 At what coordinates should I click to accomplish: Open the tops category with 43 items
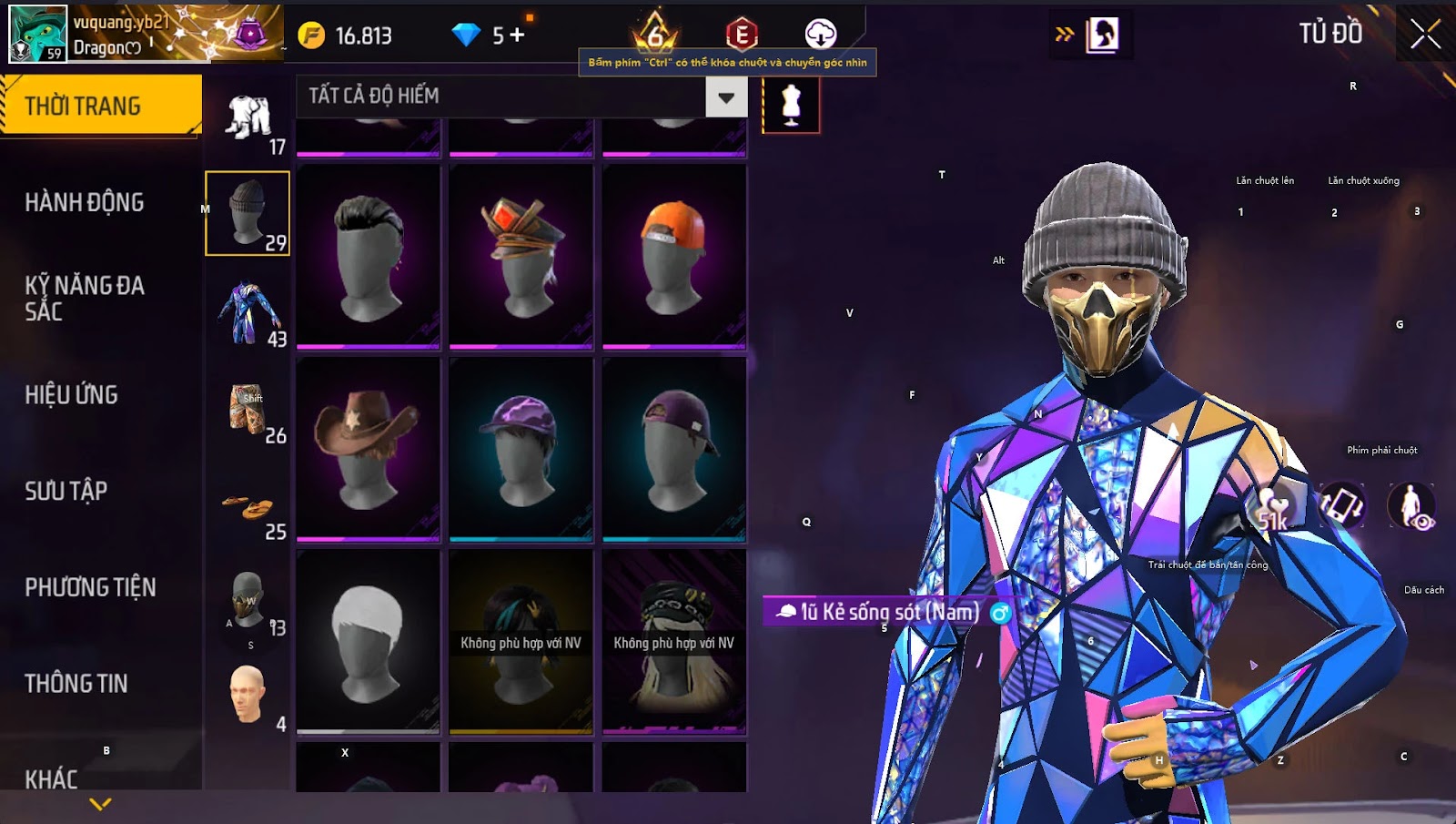248,313
